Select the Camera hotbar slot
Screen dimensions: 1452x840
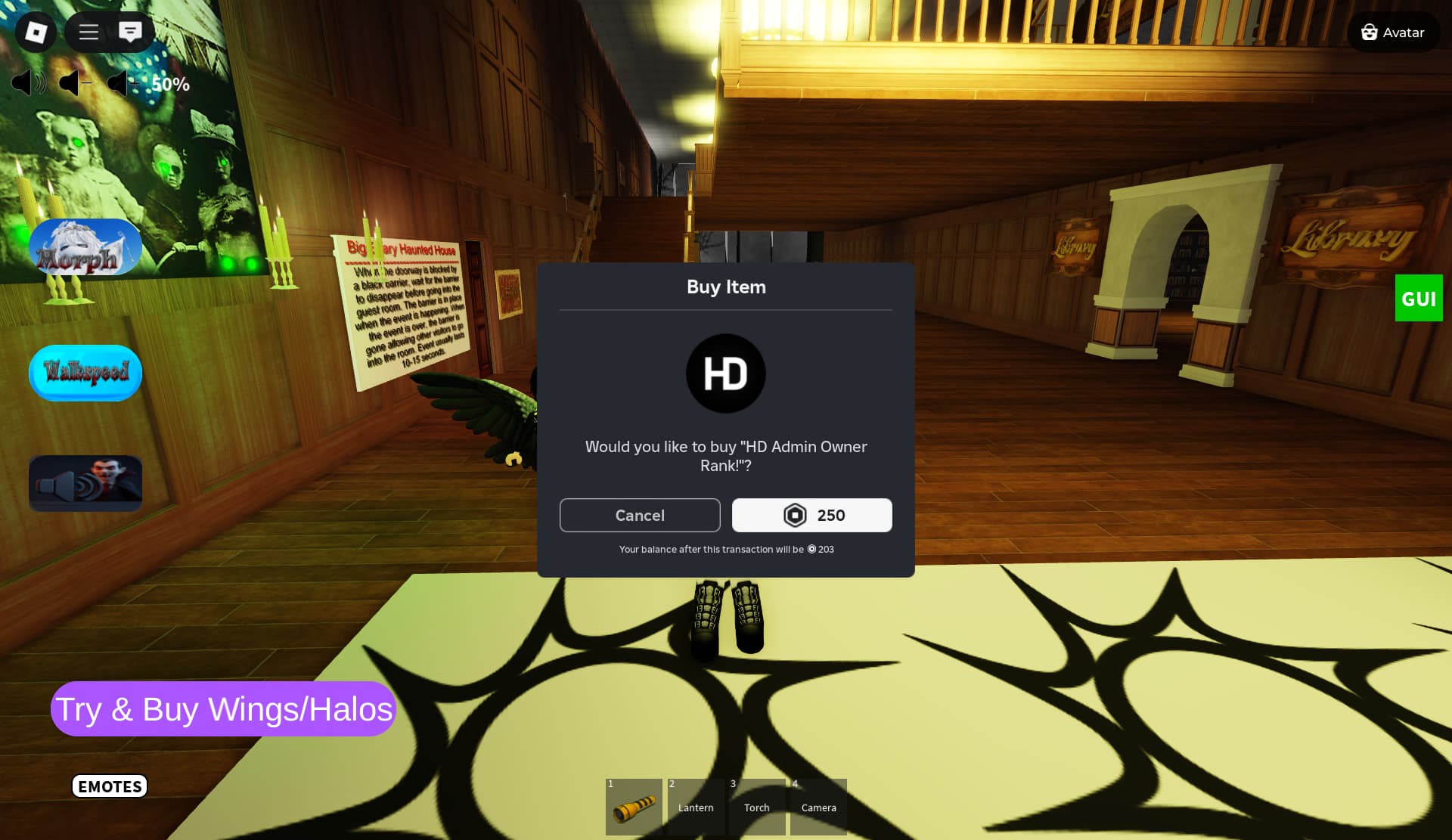(x=818, y=807)
